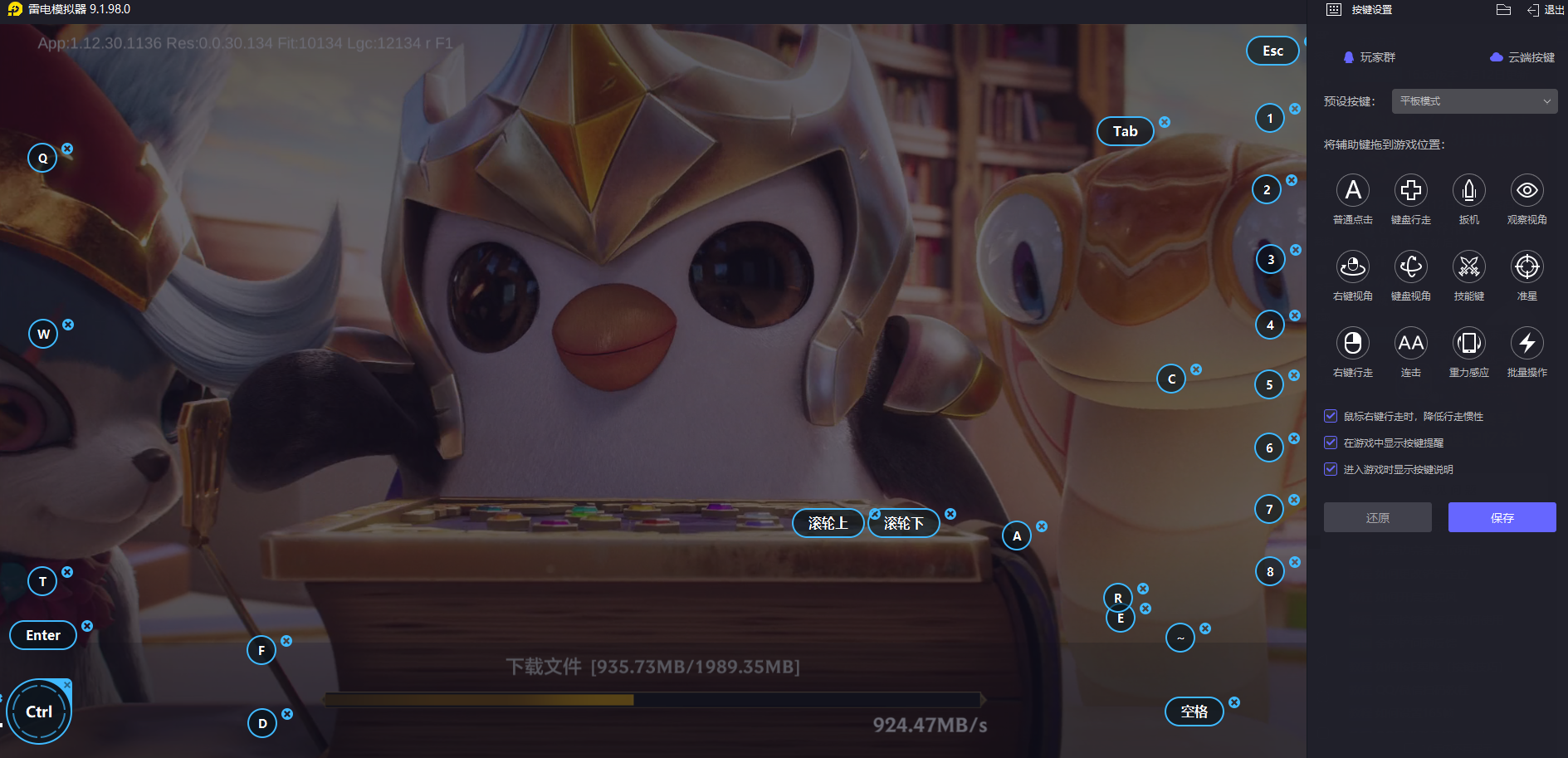
Task: Choose the 键盘行走 D-pad tool
Action: 1411,191
